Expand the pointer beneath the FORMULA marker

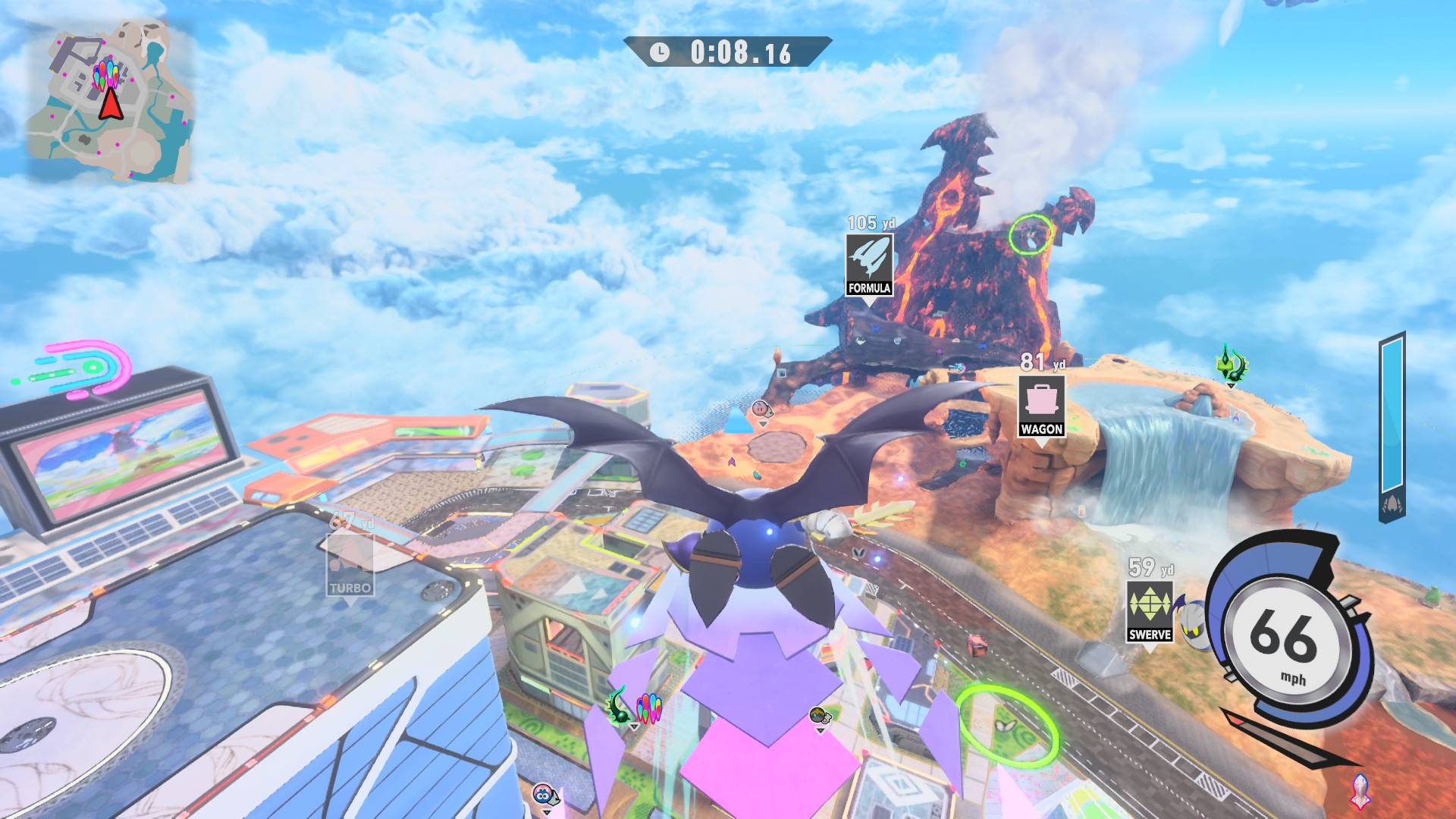coord(870,301)
